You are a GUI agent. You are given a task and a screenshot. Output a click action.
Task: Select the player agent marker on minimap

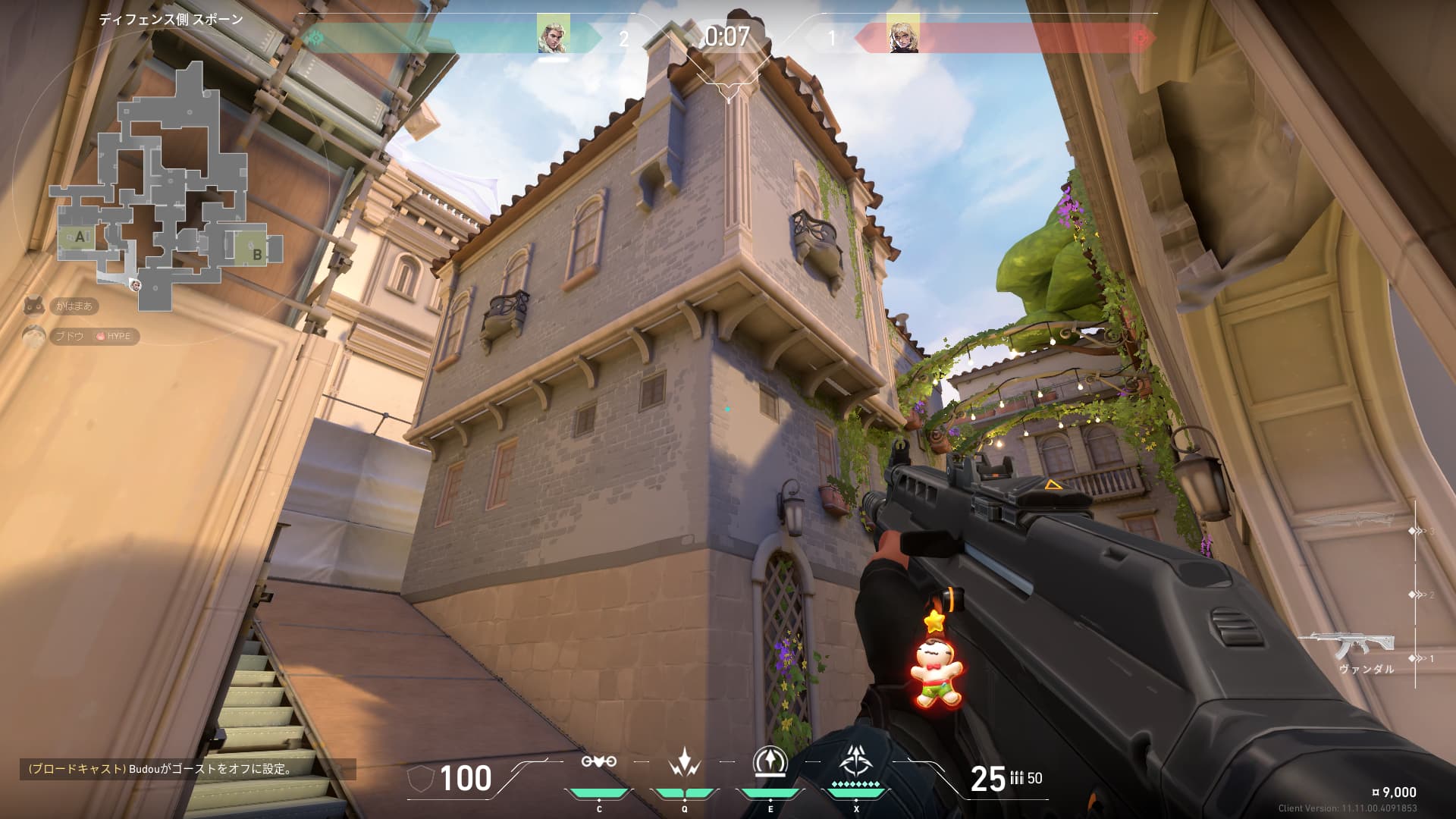pos(136,285)
